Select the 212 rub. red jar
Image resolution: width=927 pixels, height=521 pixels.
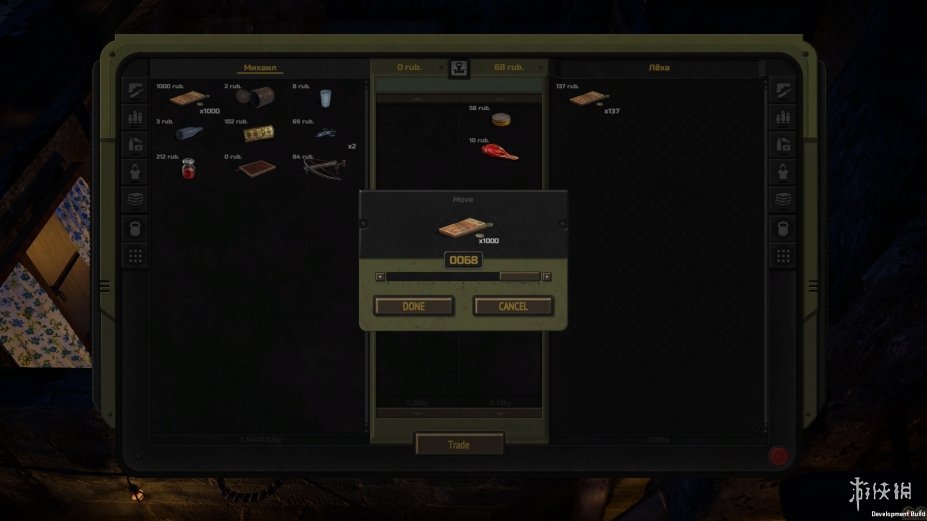pyautogui.click(x=187, y=168)
